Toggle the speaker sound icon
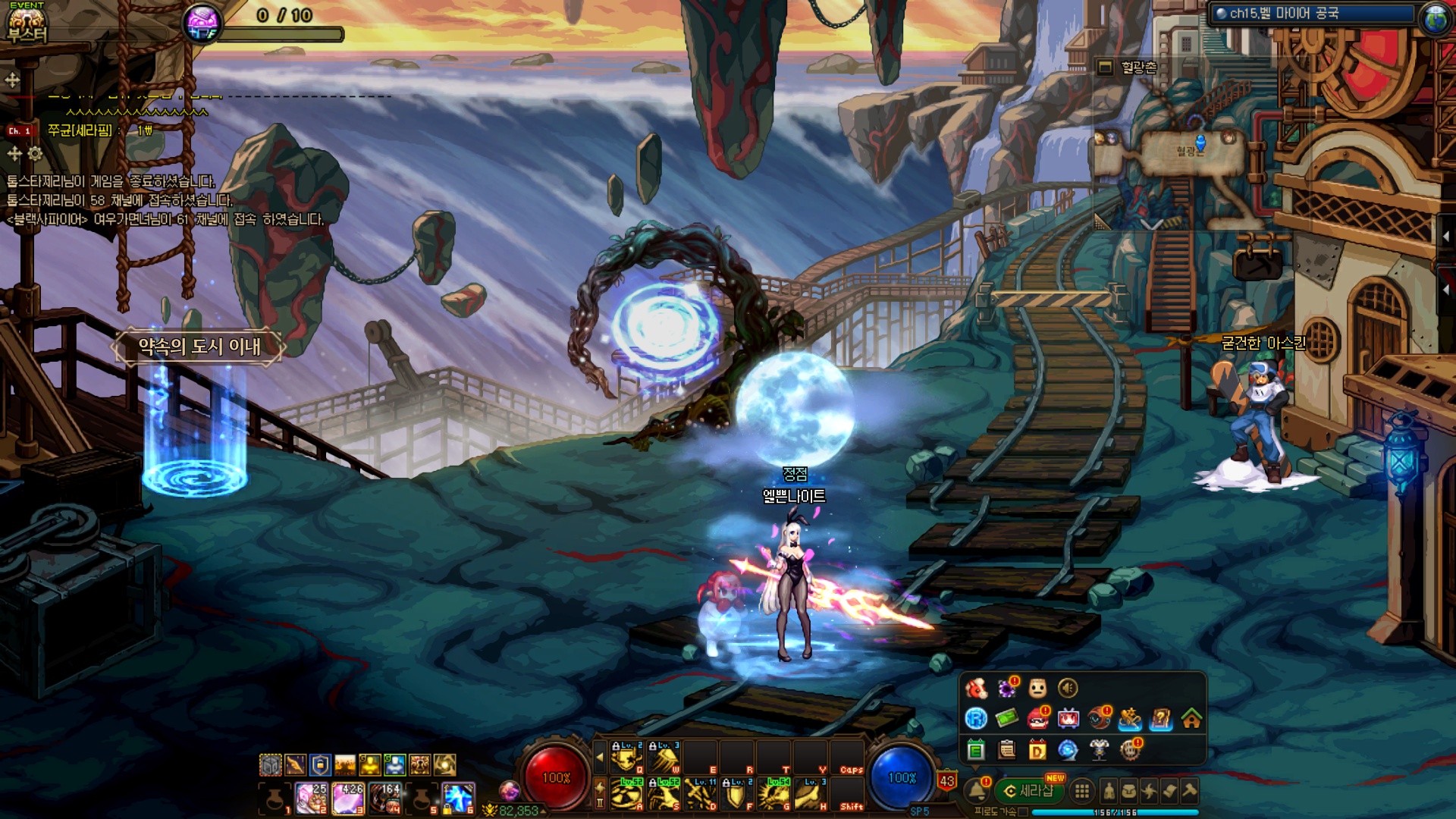 1068,688
